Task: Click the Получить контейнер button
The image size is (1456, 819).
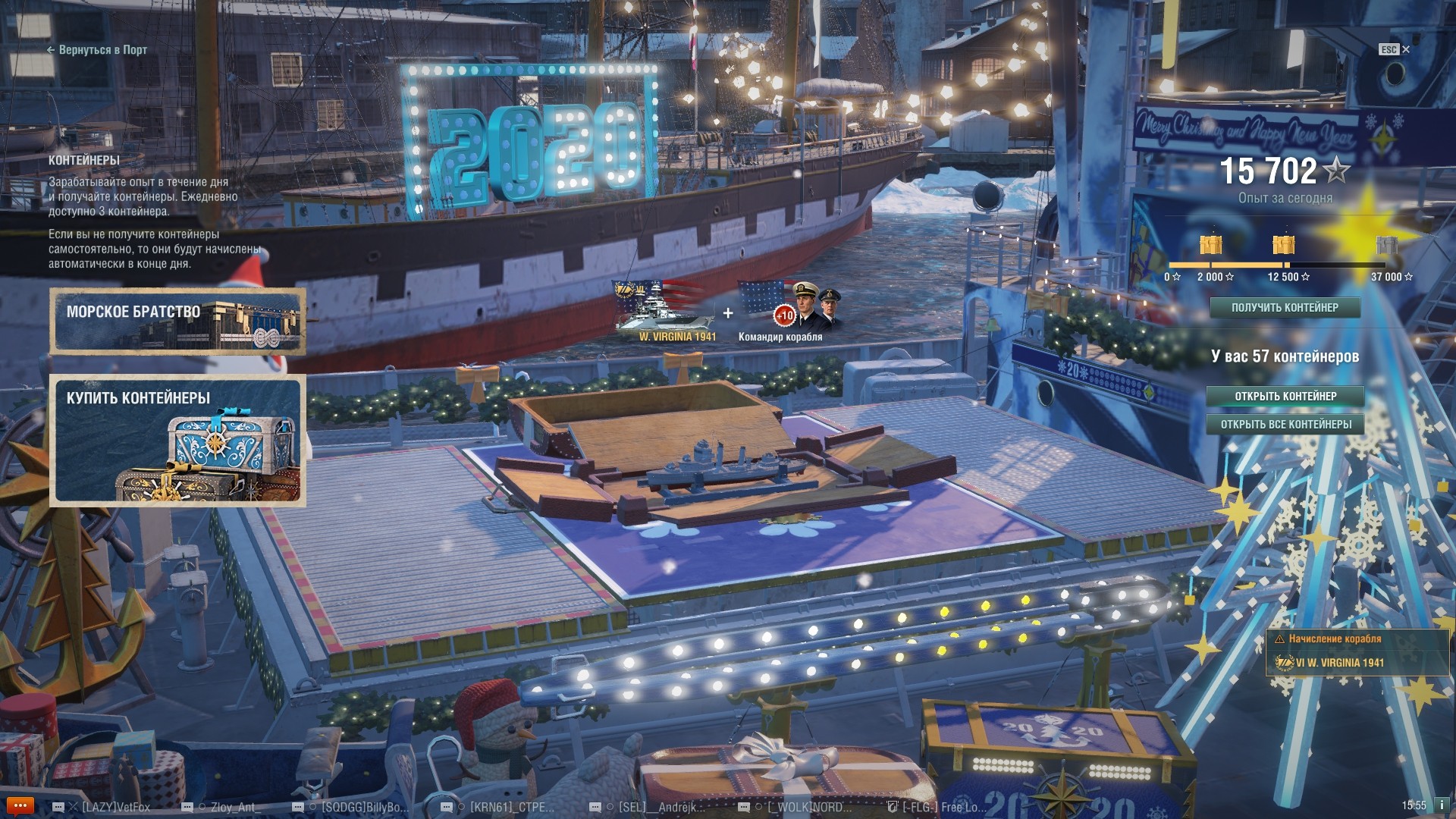Action: click(x=1285, y=308)
